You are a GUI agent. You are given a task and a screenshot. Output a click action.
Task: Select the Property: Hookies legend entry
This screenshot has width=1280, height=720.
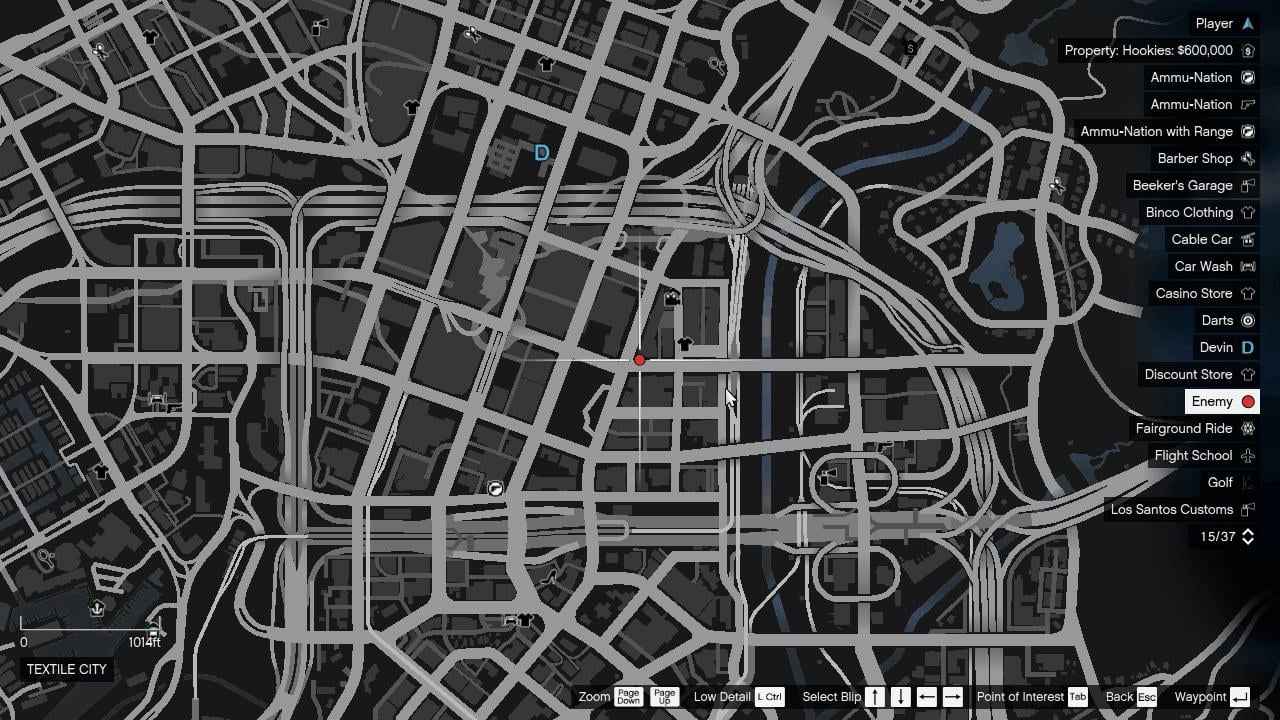pos(1151,50)
